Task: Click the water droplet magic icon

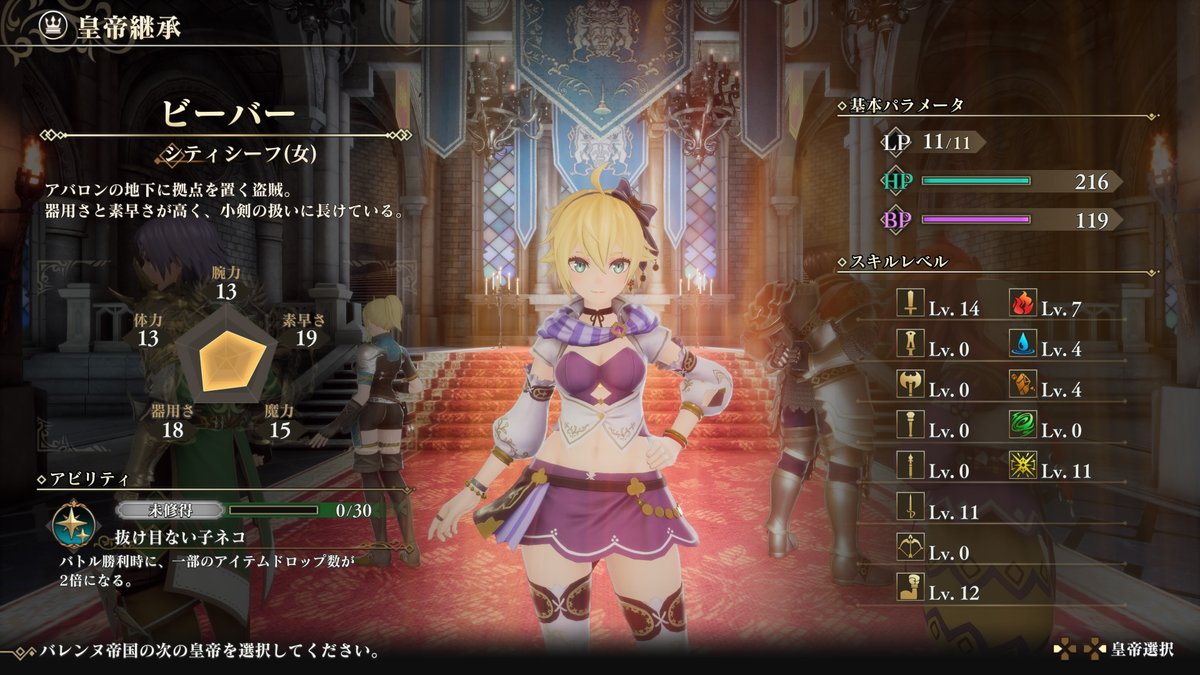Action: (x=1023, y=349)
